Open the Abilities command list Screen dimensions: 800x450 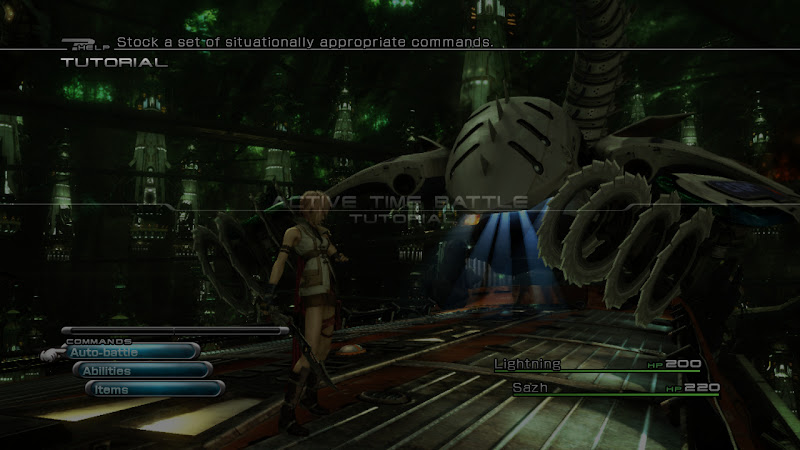[140, 371]
